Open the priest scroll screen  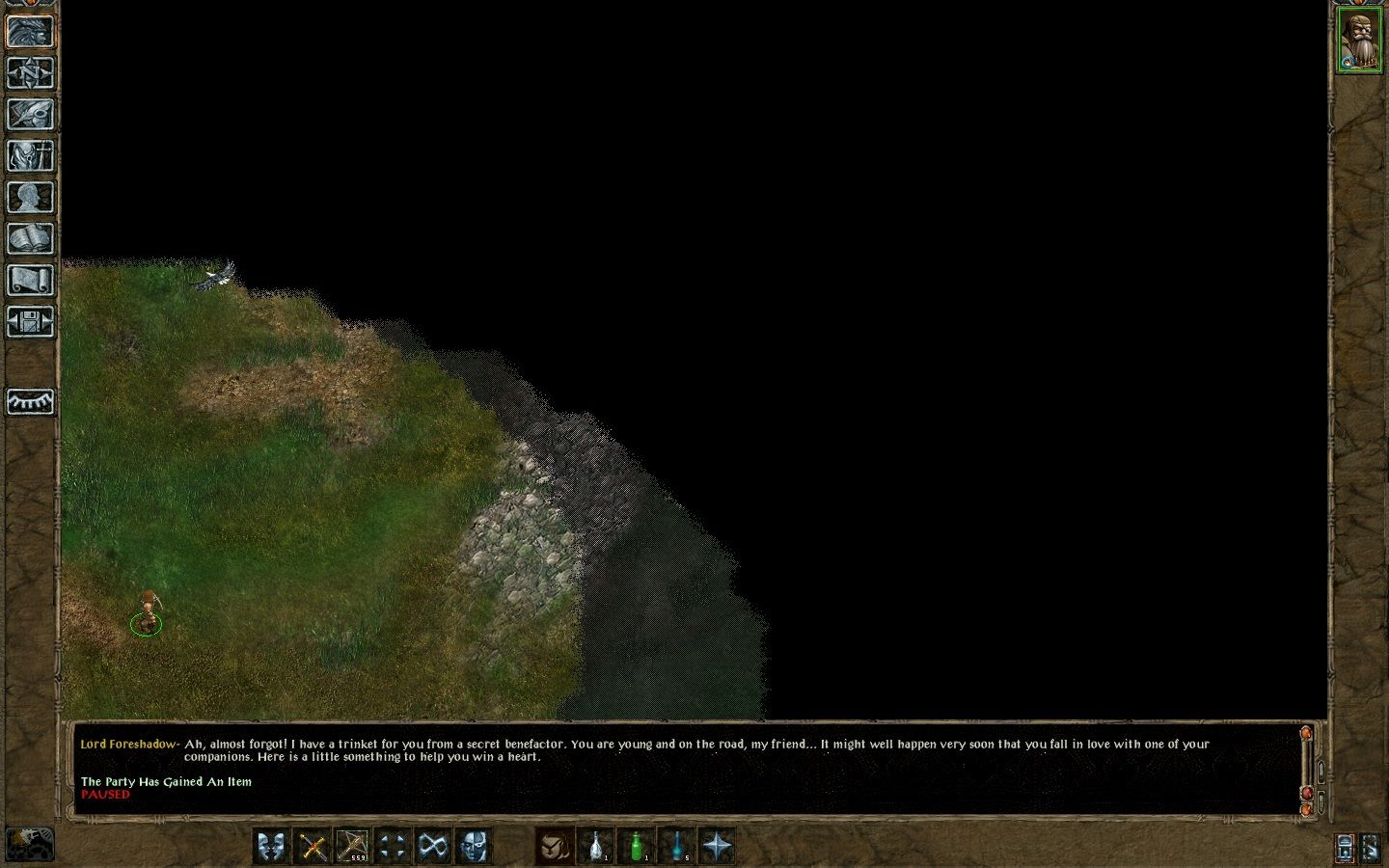click(x=30, y=280)
